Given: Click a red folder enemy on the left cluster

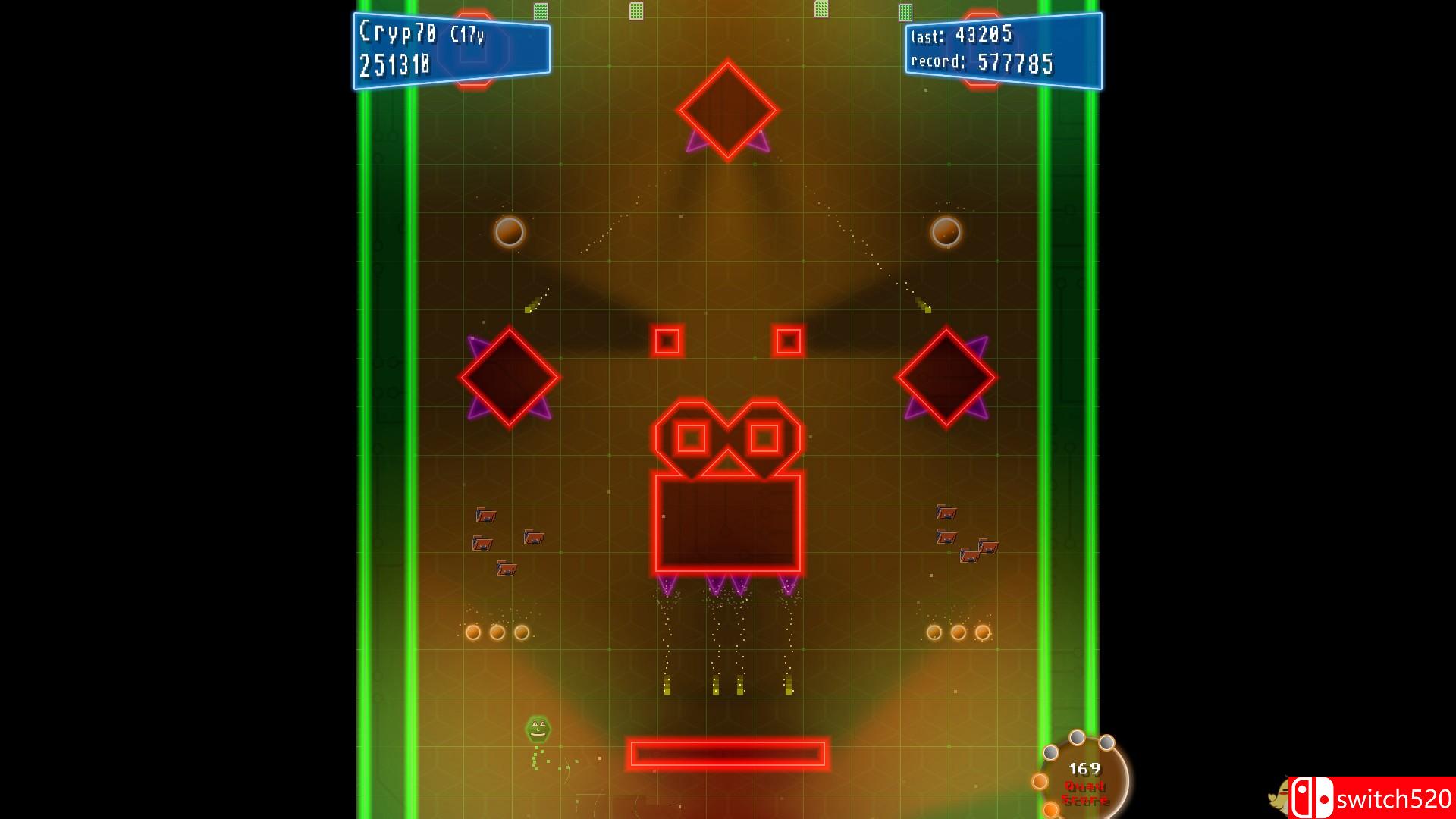Looking at the screenshot, I should (x=486, y=516).
